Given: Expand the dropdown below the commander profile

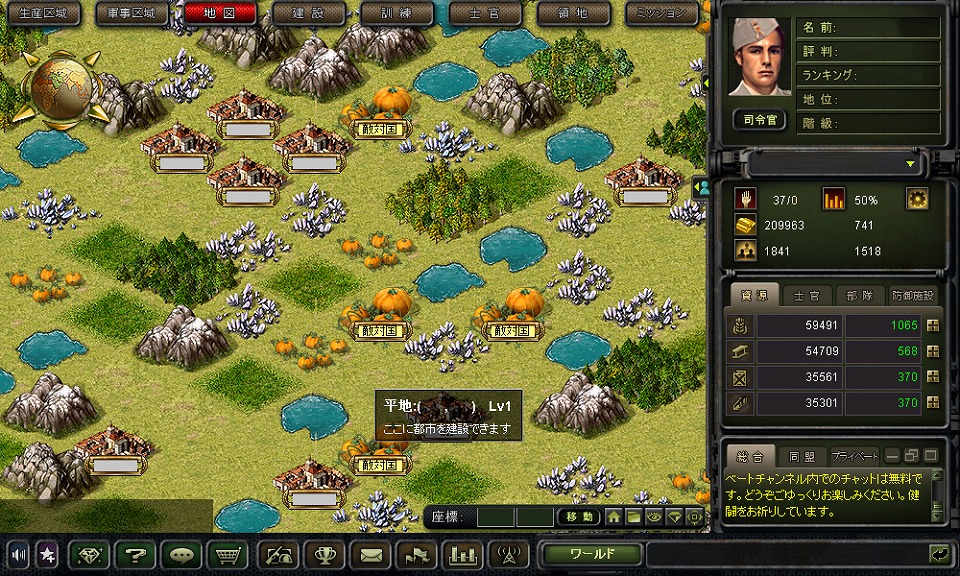Looking at the screenshot, I should coord(910,163).
